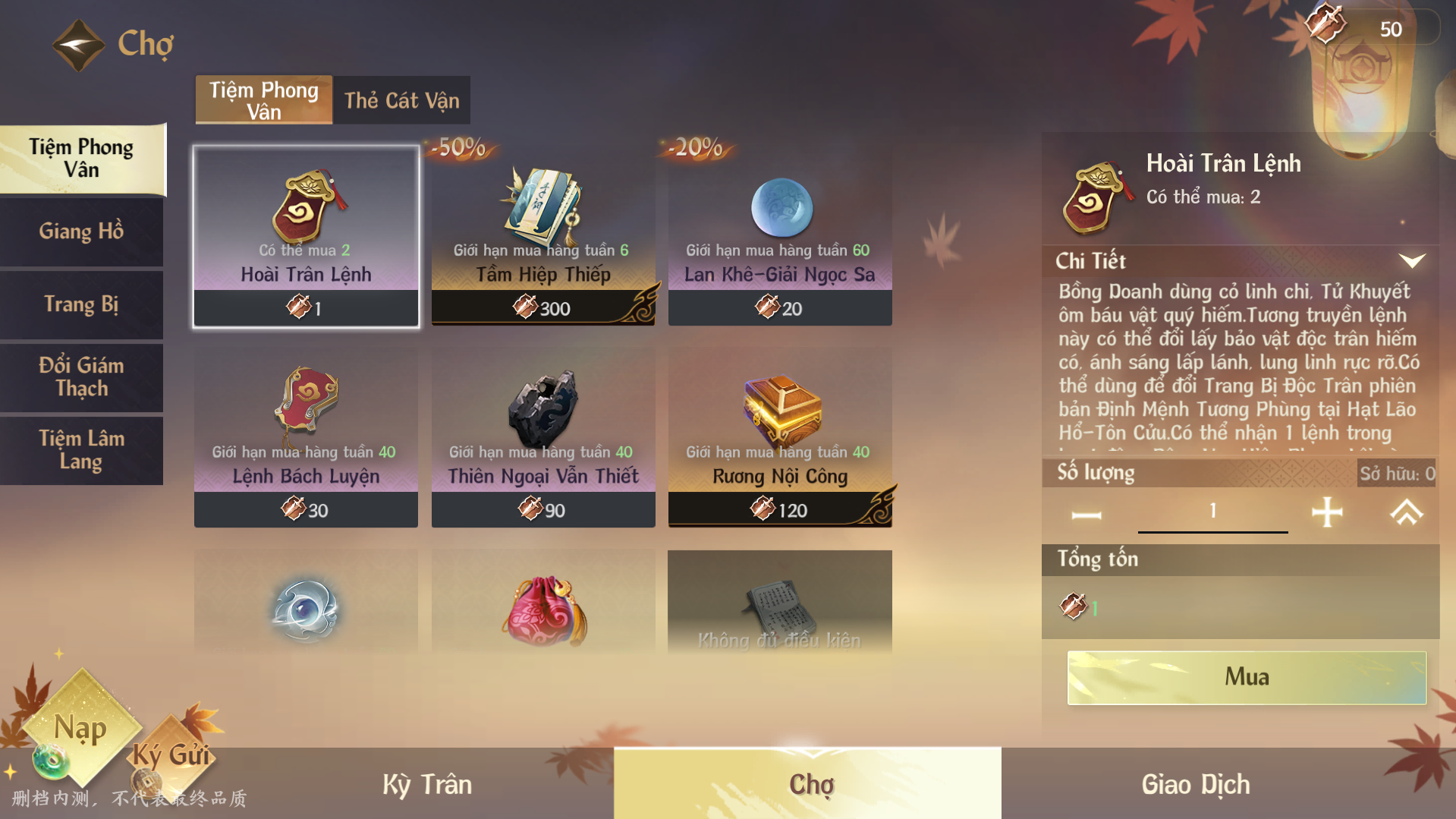Choose the Đổi Giám Thạch category
1456x819 pixels.
[x=81, y=377]
